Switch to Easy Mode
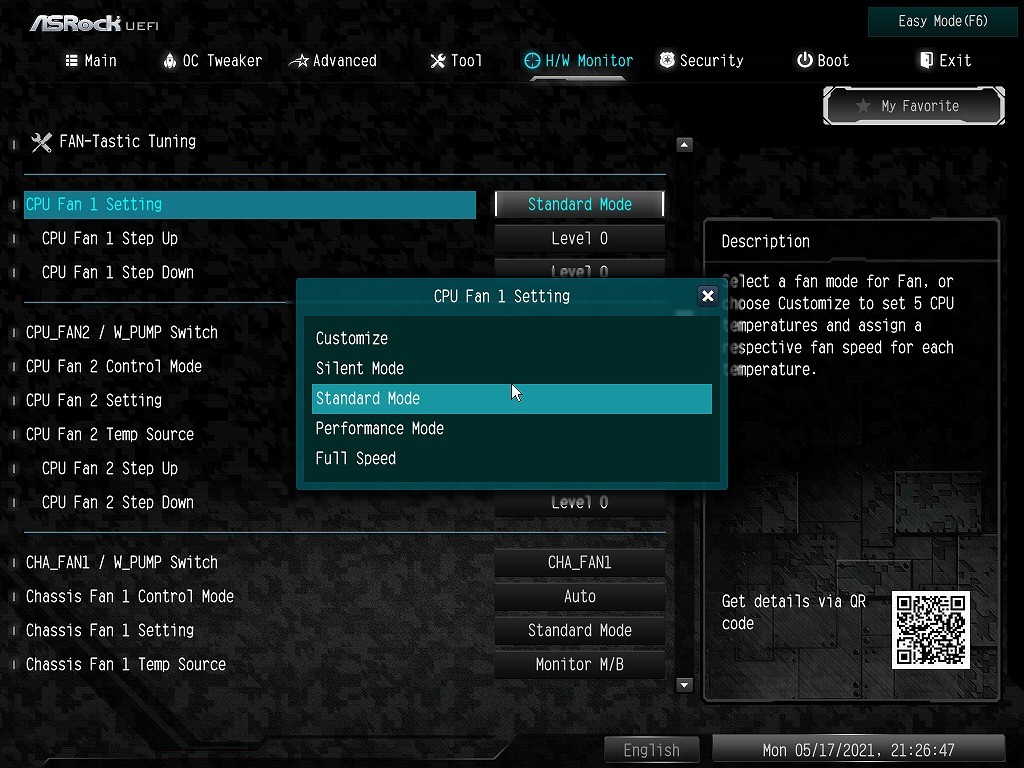 [x=943, y=21]
